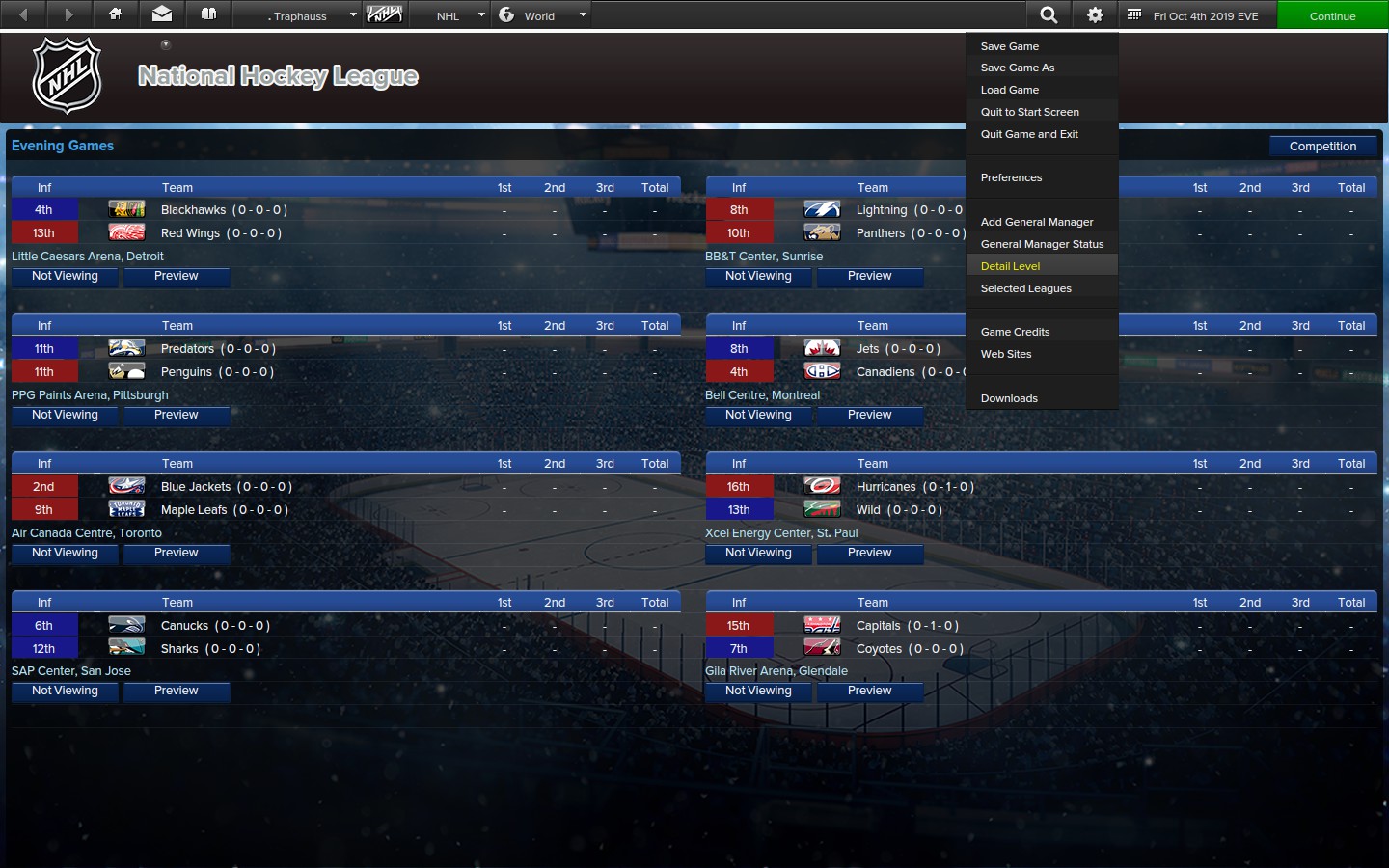Toggle Not Viewing for the SAP Center game

click(x=64, y=691)
